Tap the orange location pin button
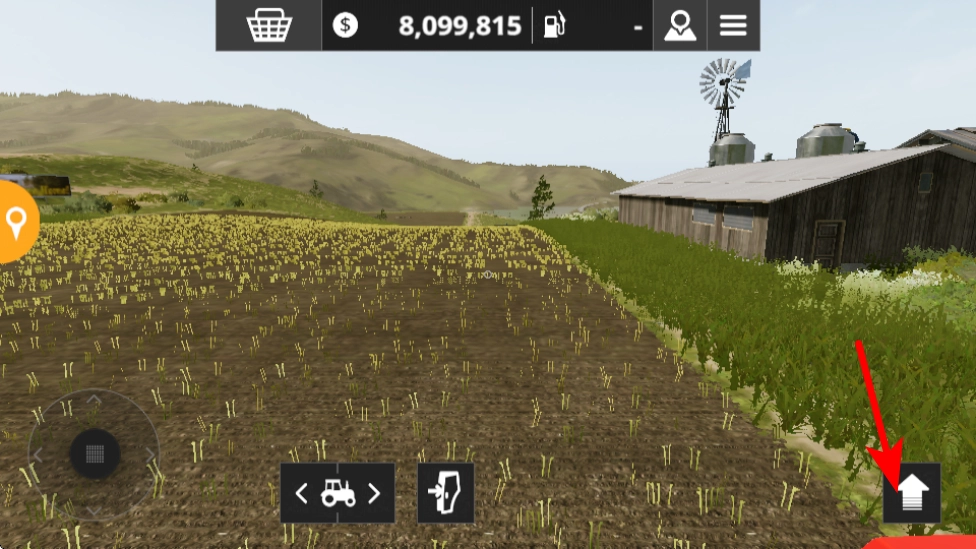 coord(15,222)
